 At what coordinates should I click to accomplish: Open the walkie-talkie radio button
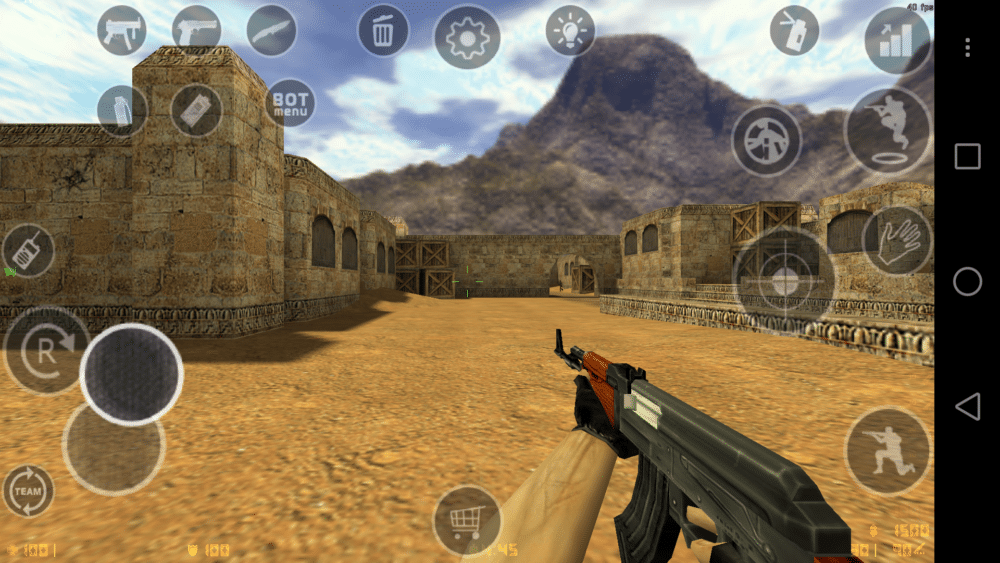pyautogui.click(x=28, y=251)
